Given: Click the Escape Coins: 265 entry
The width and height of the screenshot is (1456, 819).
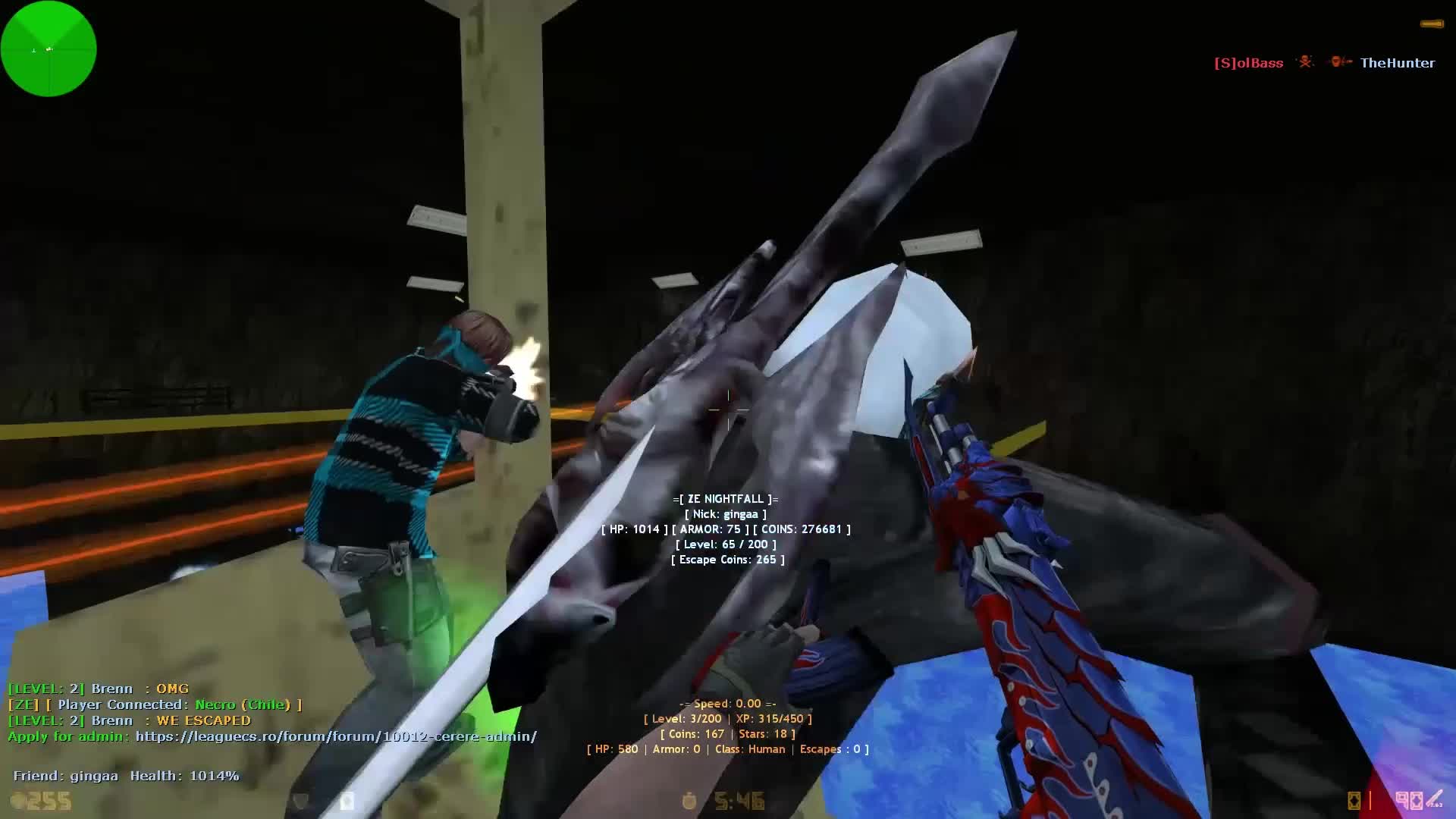Looking at the screenshot, I should (x=727, y=560).
